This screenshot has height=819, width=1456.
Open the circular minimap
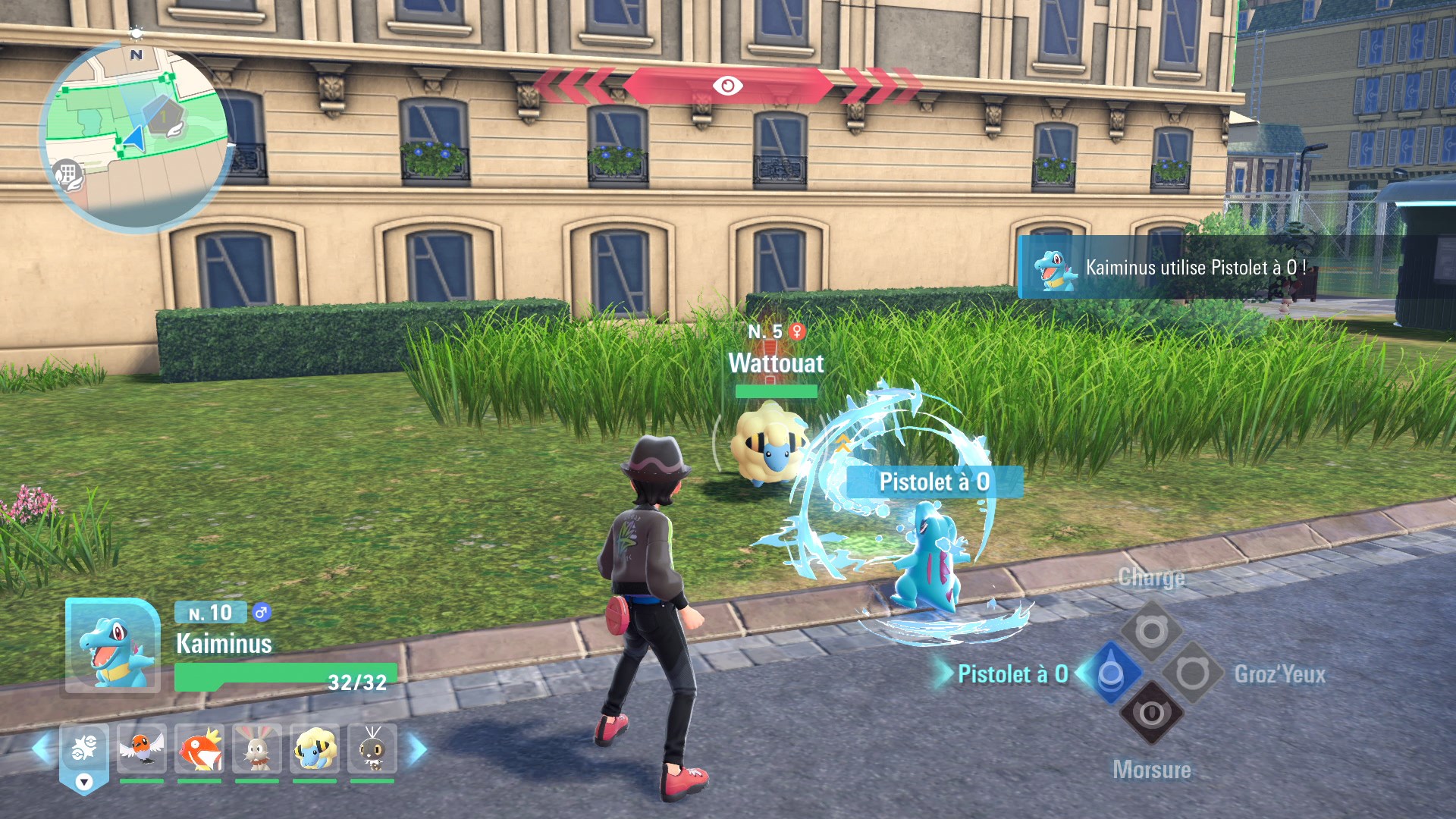coord(136,136)
